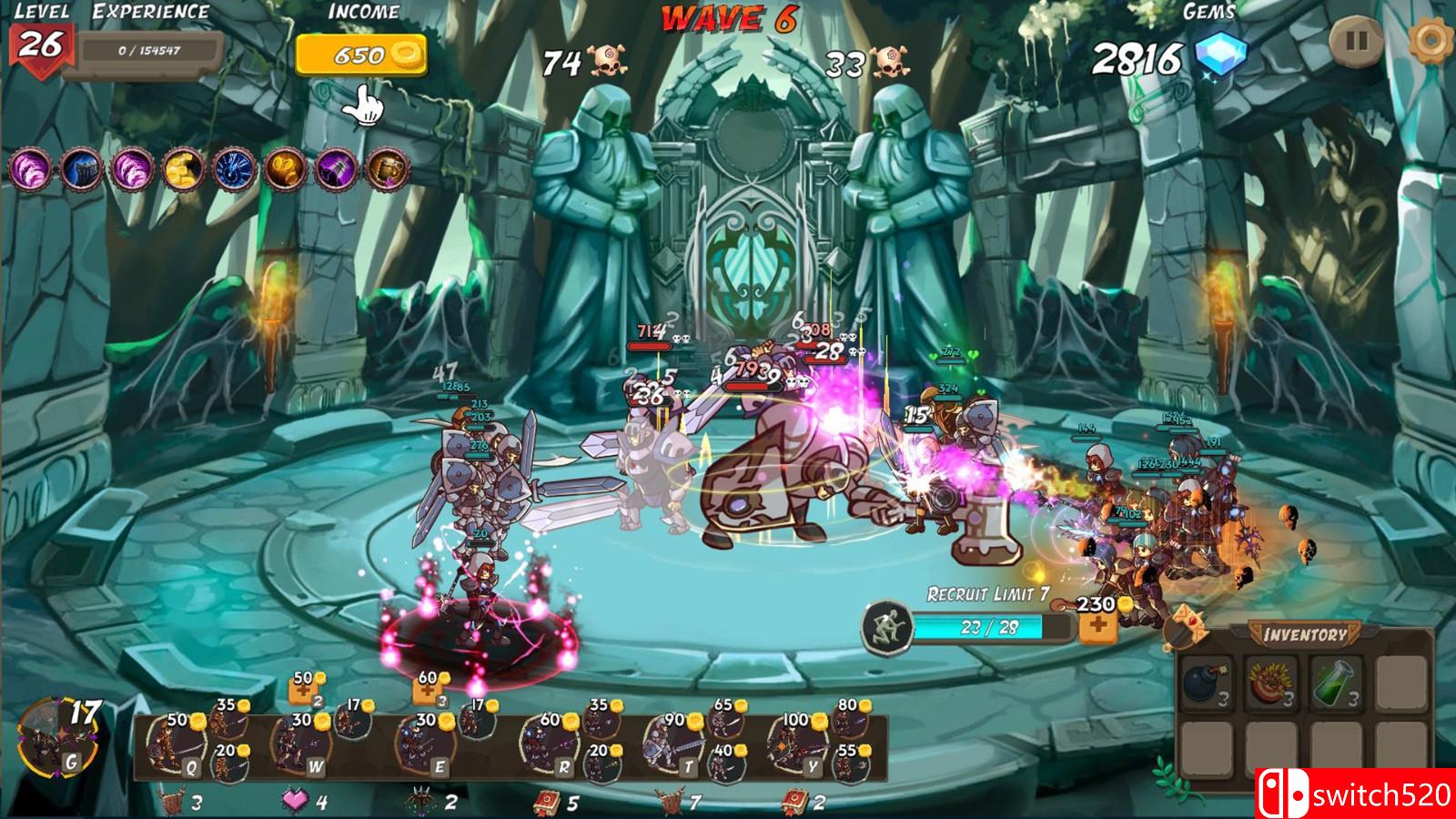Select the blue clock buff icon

click(234, 170)
